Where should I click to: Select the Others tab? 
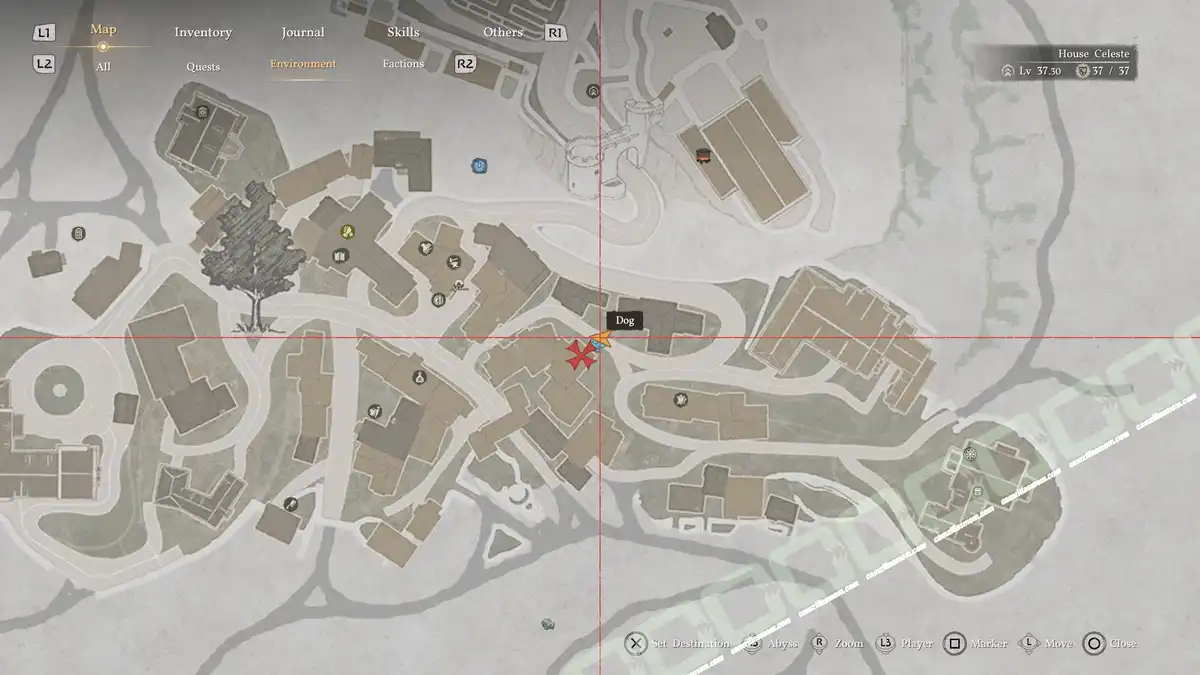(x=503, y=32)
